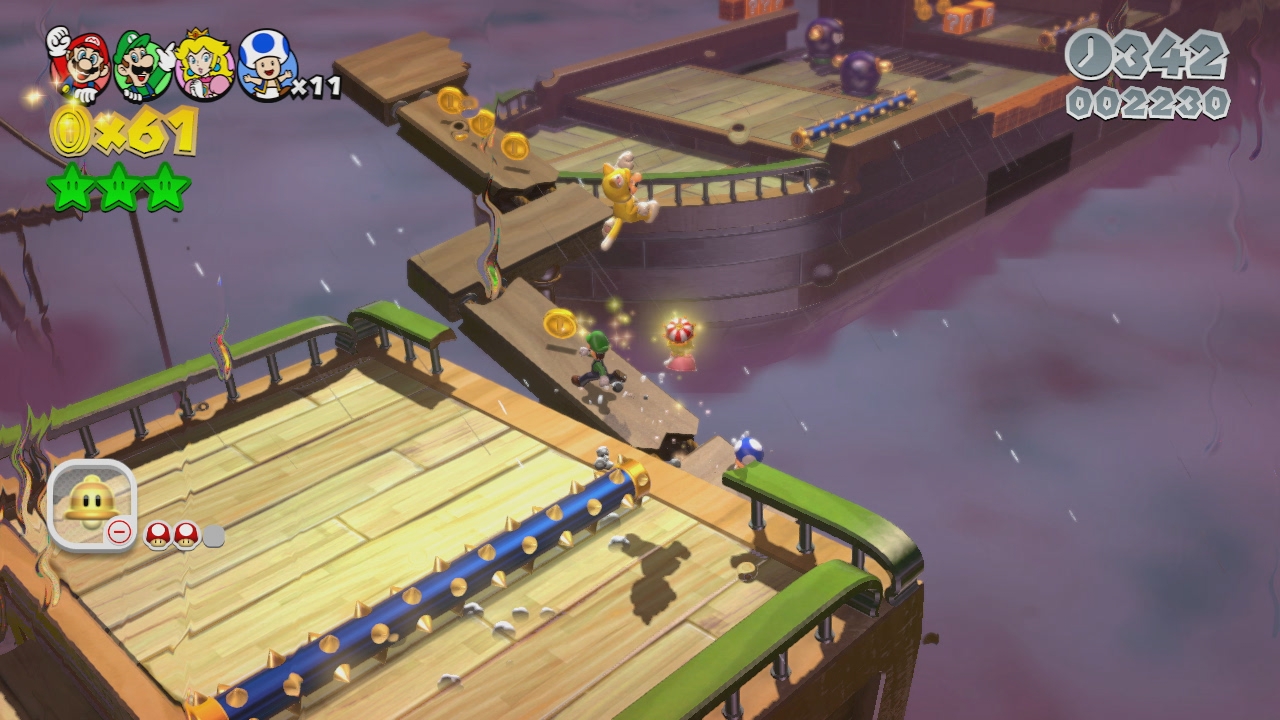Use the stored Super Bell item
1280x720 pixels.
[91, 503]
